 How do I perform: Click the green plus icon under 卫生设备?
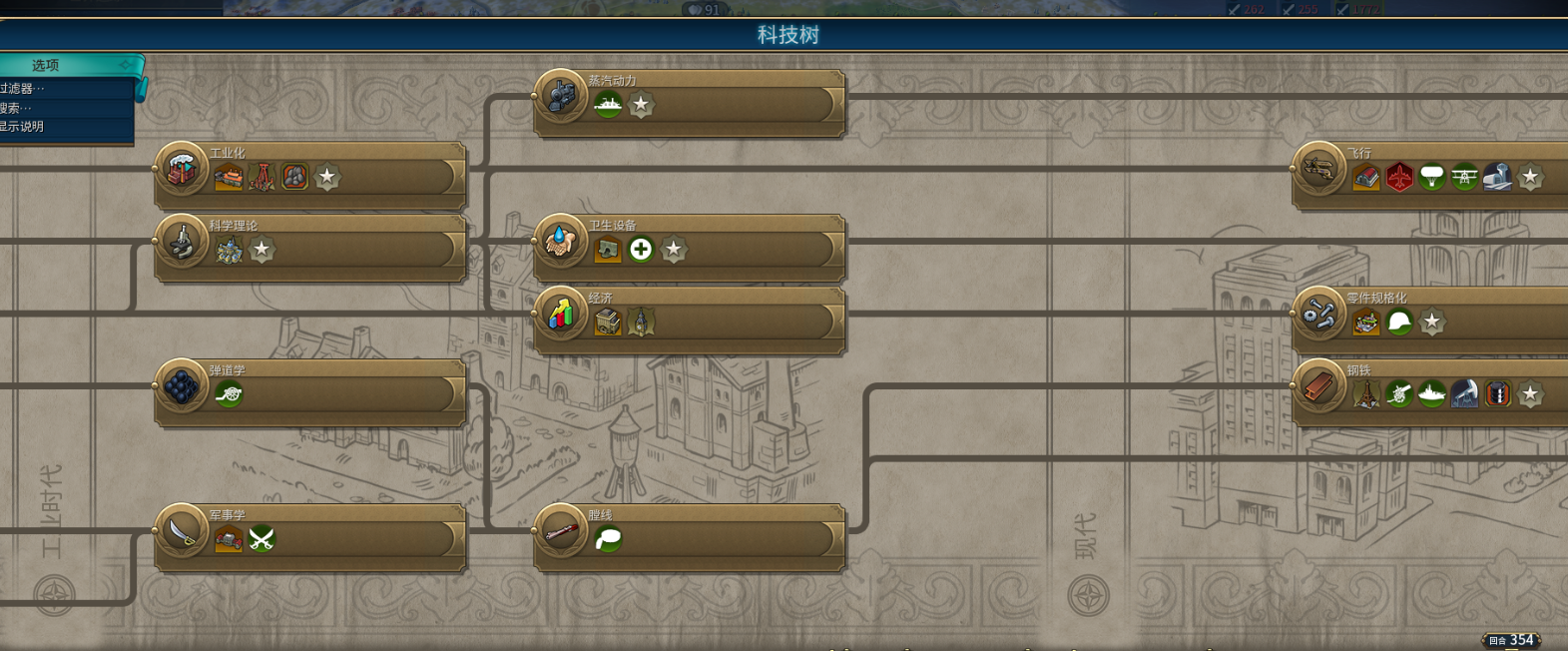[x=641, y=250]
